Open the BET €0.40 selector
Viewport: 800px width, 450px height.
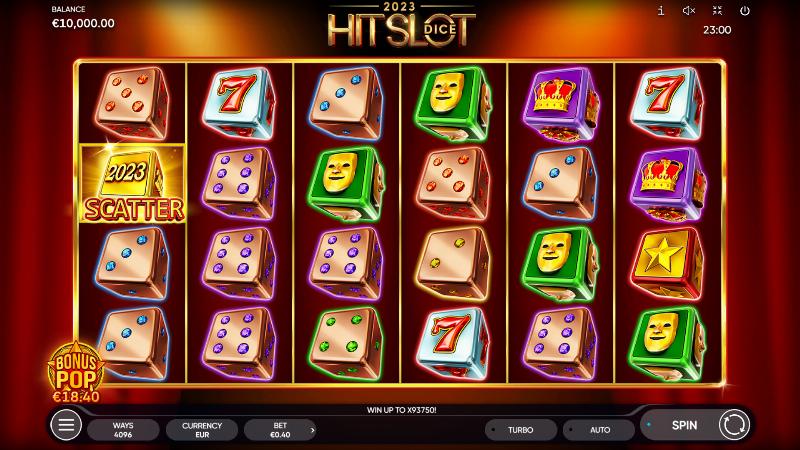(280, 430)
